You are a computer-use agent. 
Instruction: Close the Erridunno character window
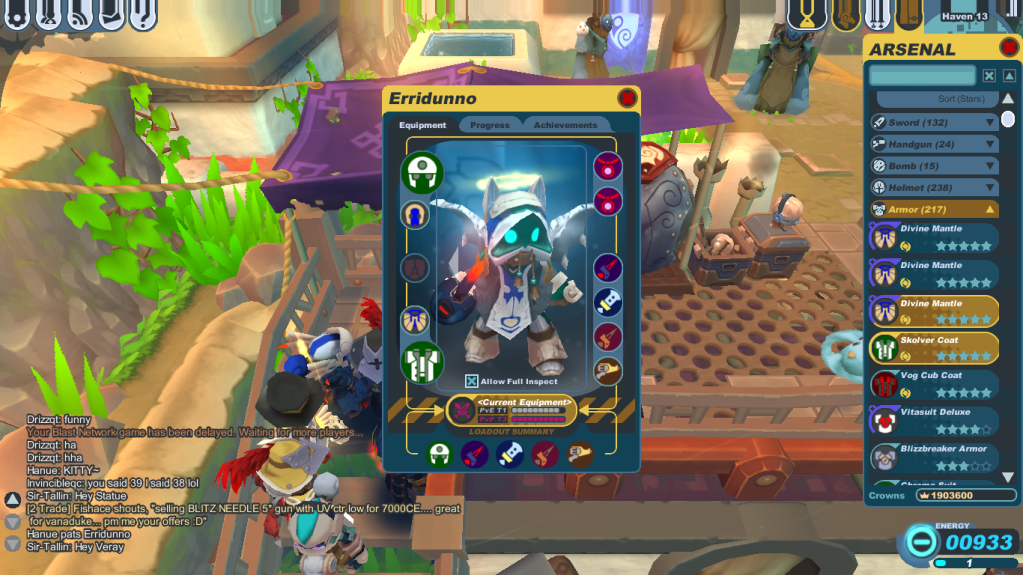pos(627,98)
